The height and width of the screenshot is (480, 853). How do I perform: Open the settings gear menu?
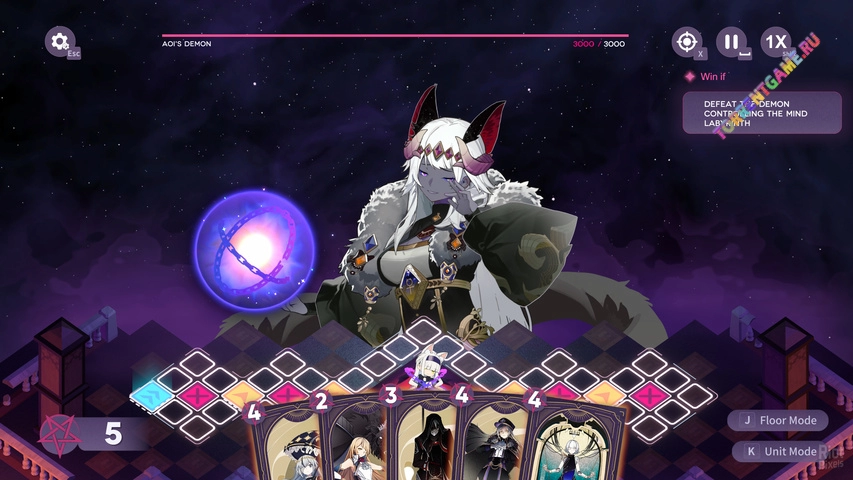coord(60,42)
